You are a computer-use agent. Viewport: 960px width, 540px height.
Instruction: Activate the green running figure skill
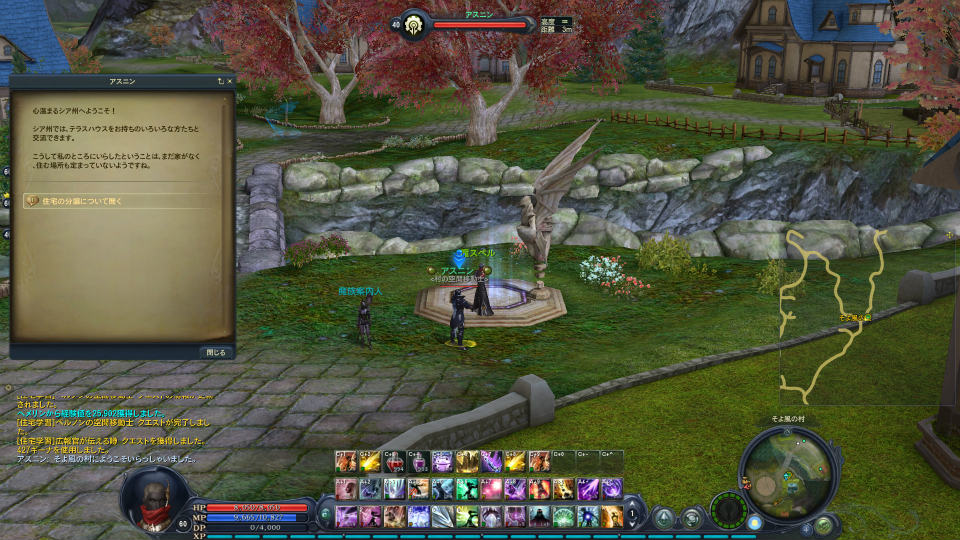point(467,489)
